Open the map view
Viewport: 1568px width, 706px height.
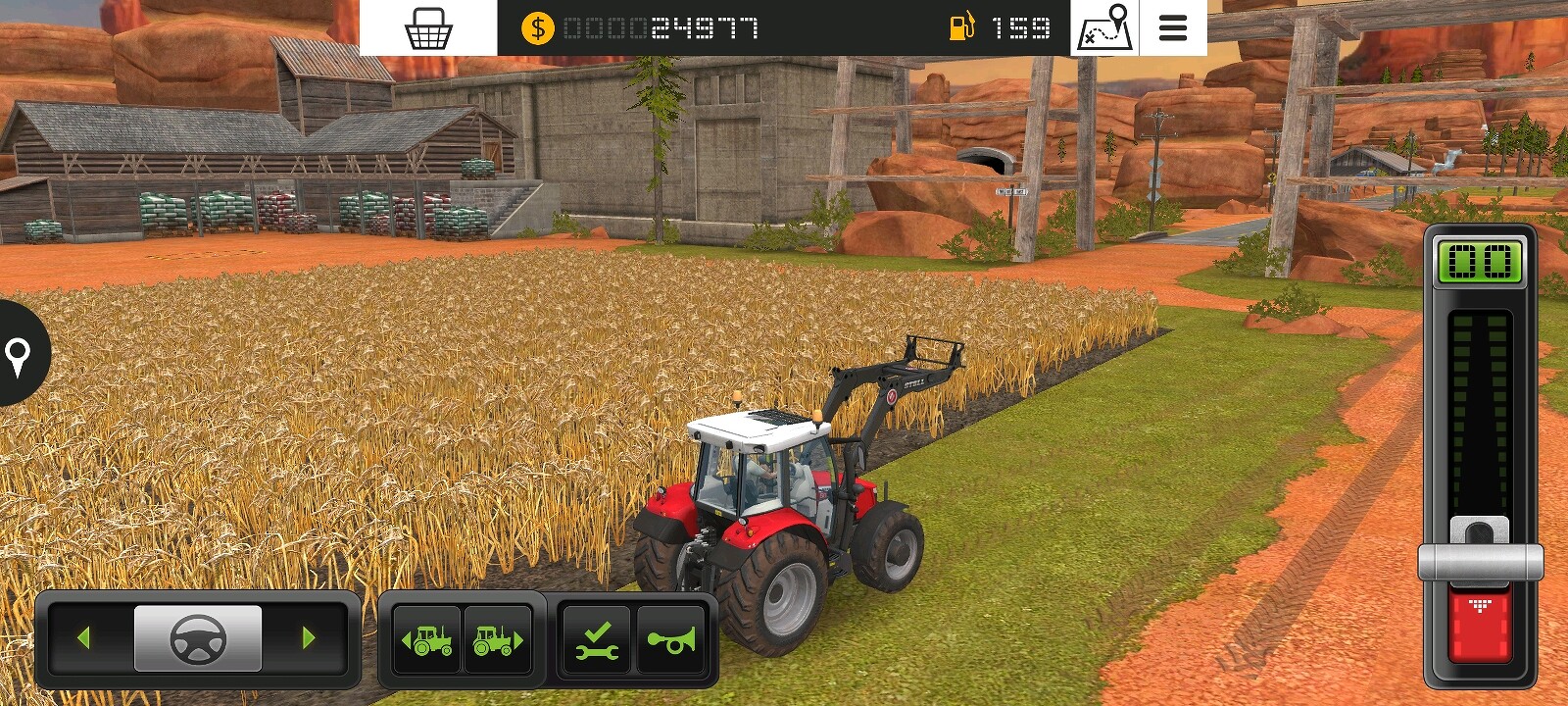[x=1104, y=28]
